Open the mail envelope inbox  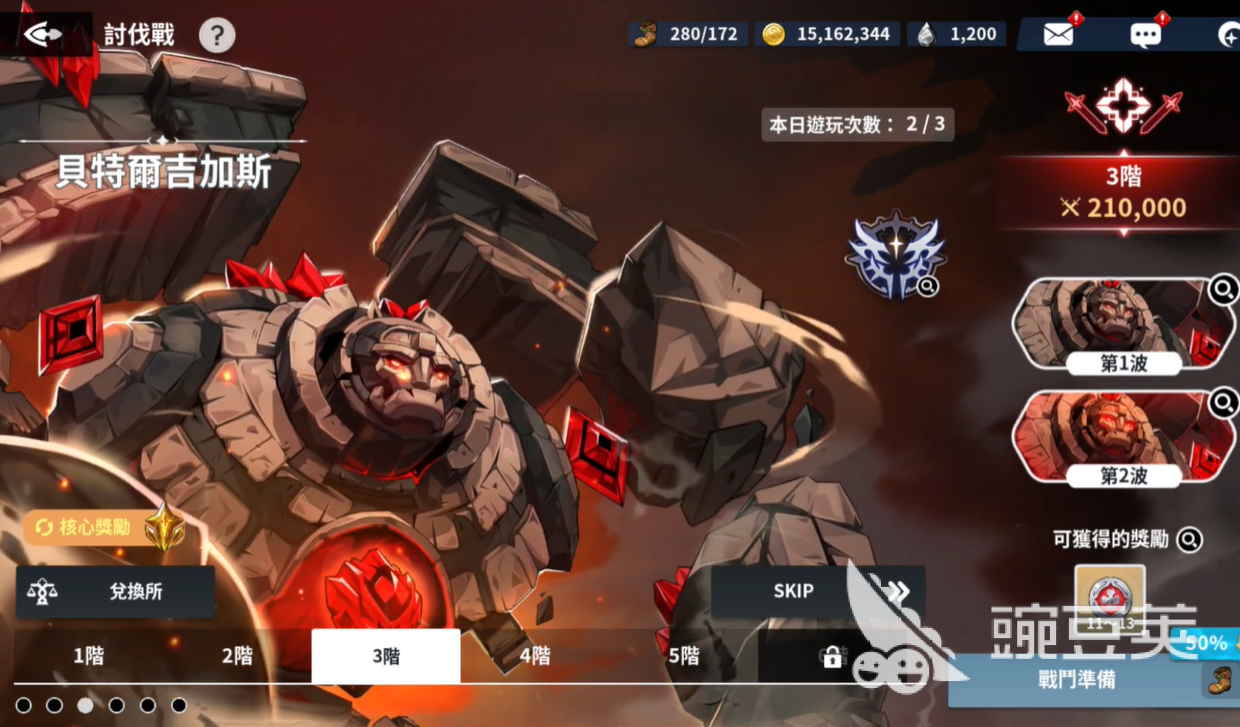[1058, 34]
